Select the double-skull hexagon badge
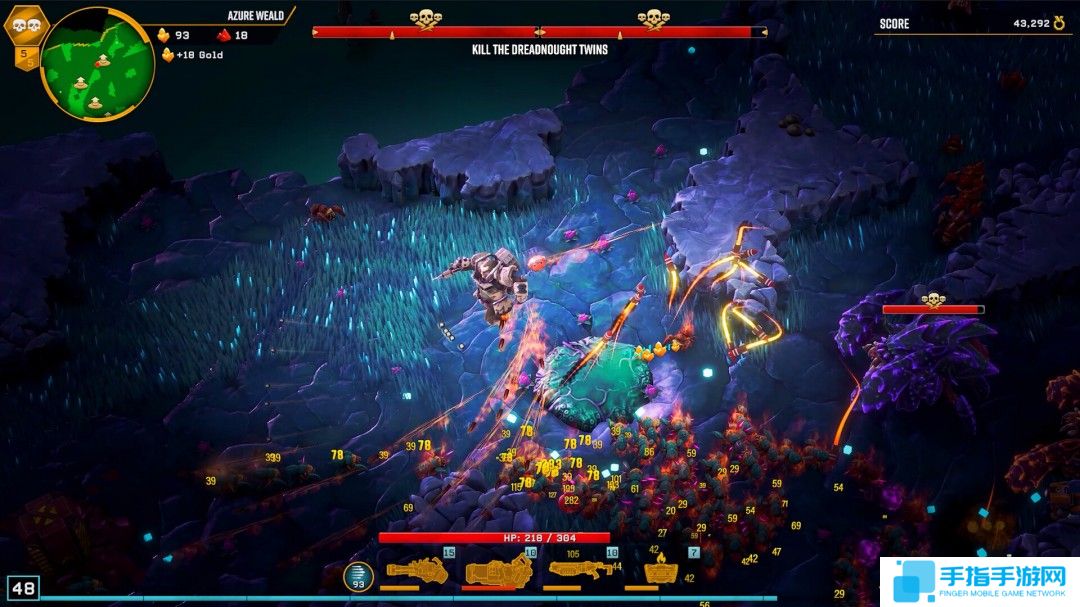Image resolution: width=1080 pixels, height=607 pixels. click(x=26, y=24)
